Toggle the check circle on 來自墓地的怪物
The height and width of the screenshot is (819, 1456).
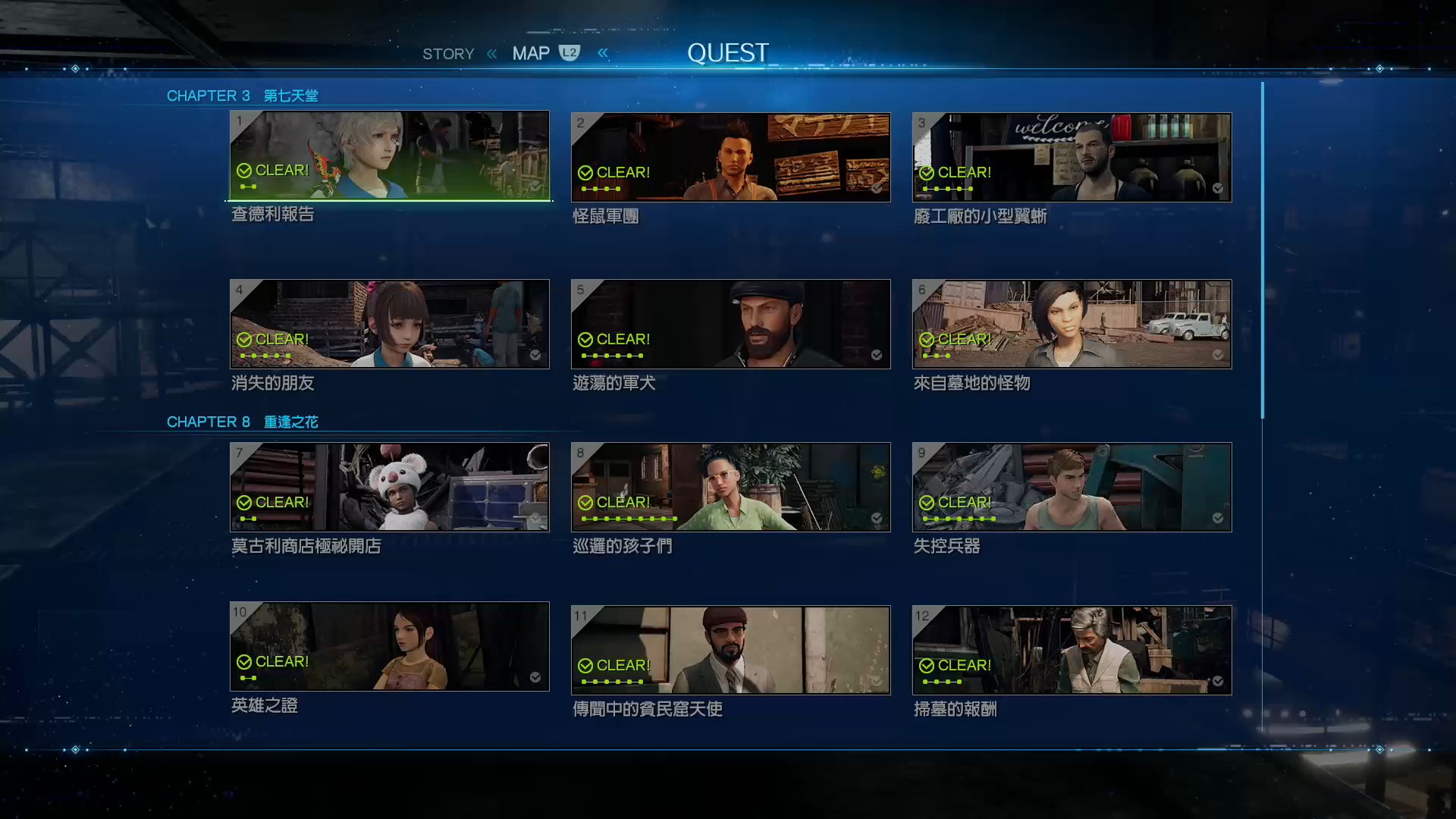pos(1218,355)
